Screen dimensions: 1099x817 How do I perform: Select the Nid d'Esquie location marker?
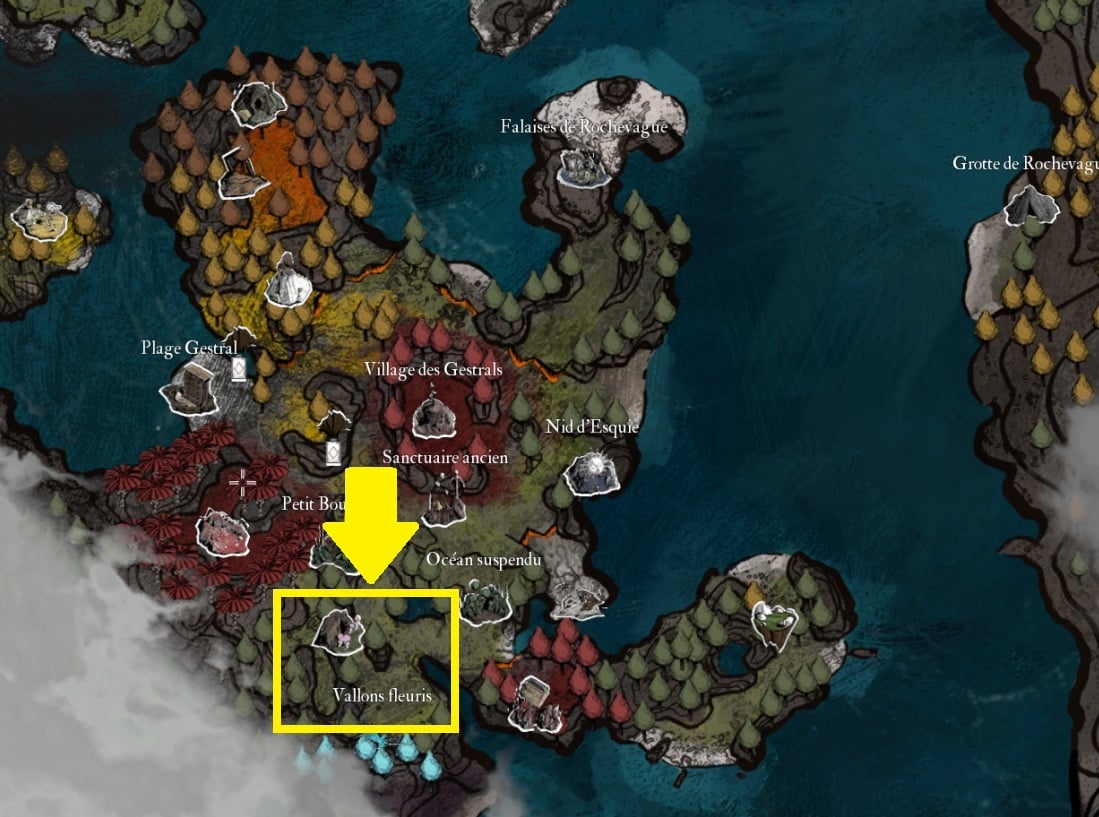tap(591, 472)
